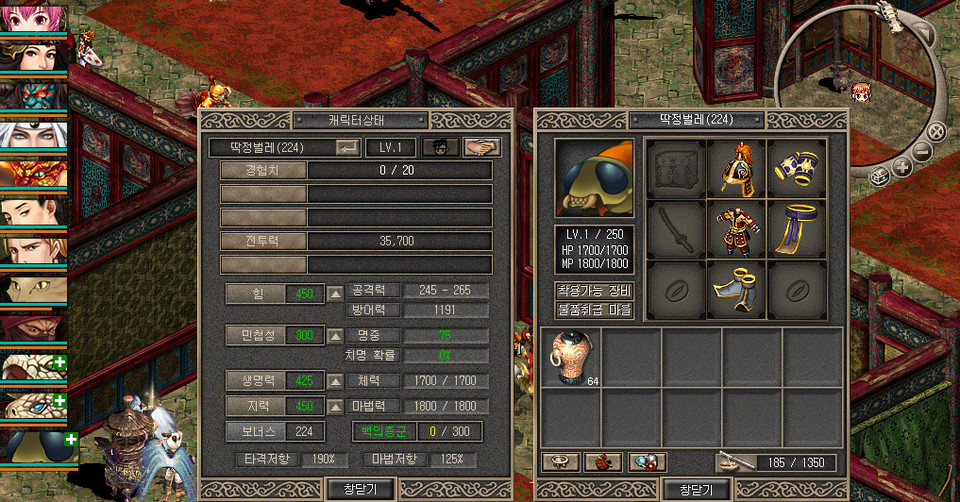Image resolution: width=960 pixels, height=502 pixels.
Task: Choose the blue and gold gloves slot
Action: [x=797, y=167]
